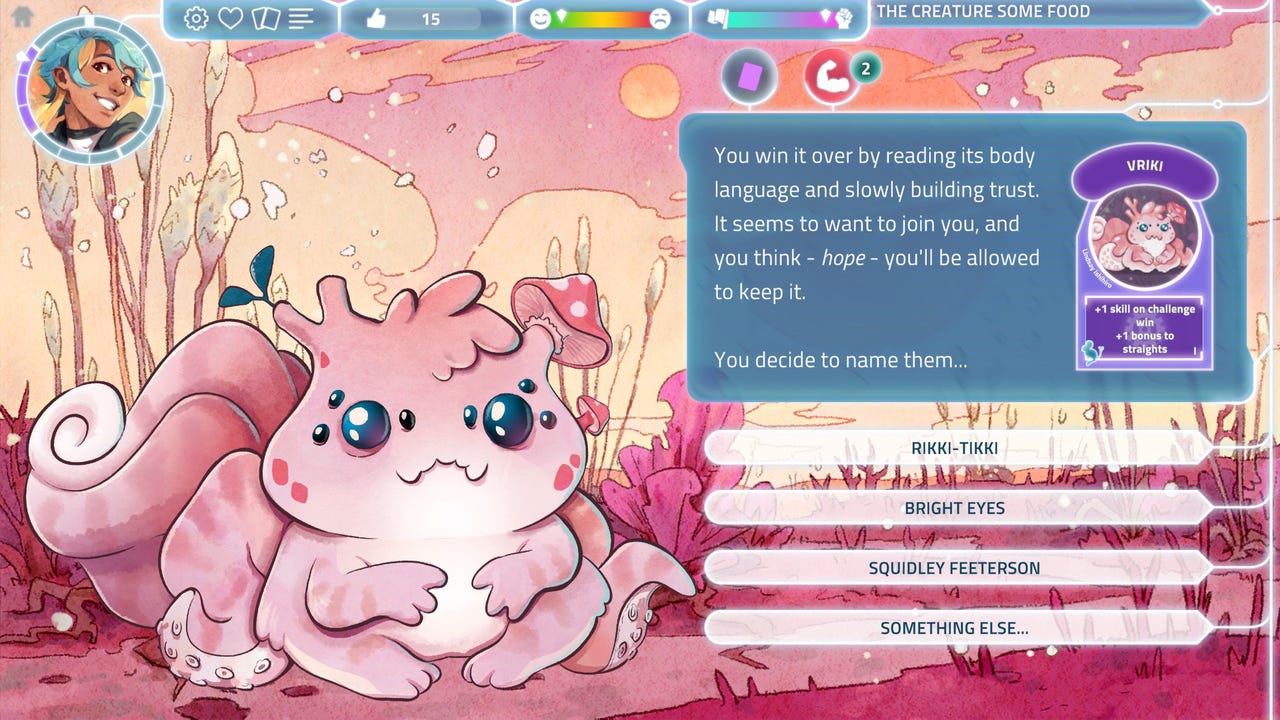Open the heart relationships screen
The image size is (1280, 720).
(x=231, y=18)
